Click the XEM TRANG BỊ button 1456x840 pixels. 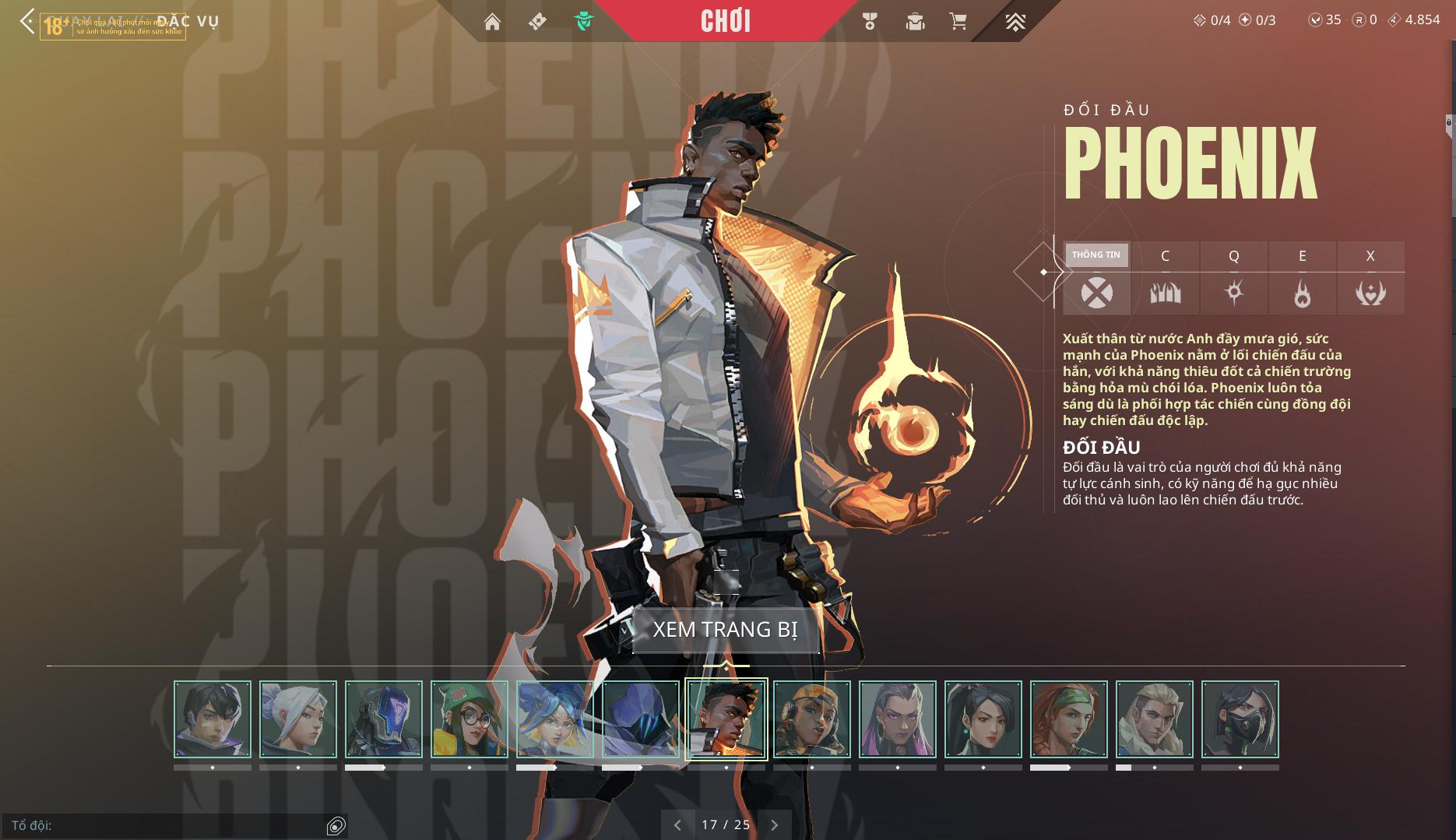point(726,629)
